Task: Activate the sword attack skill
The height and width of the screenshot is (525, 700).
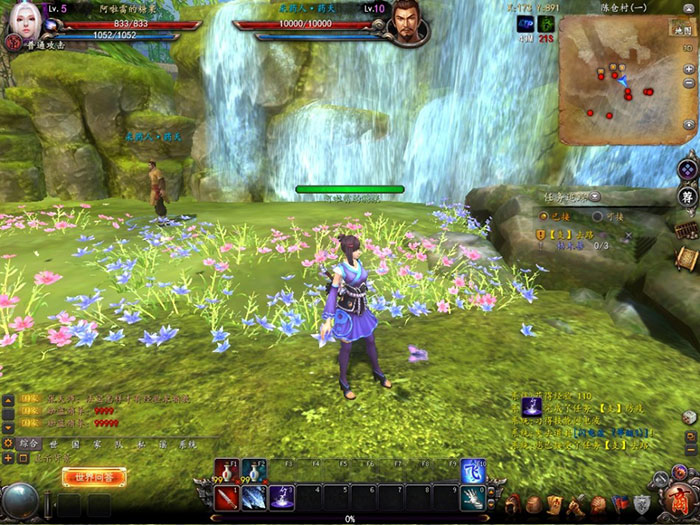Action: coord(226,497)
